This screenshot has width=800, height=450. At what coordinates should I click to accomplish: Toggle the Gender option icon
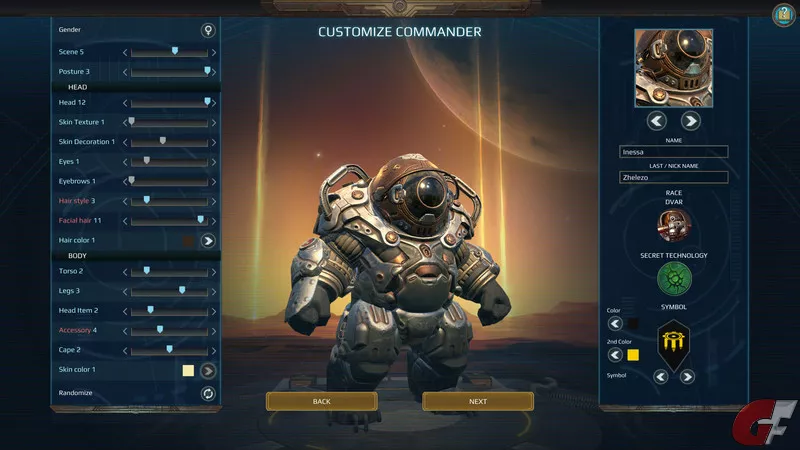208,30
